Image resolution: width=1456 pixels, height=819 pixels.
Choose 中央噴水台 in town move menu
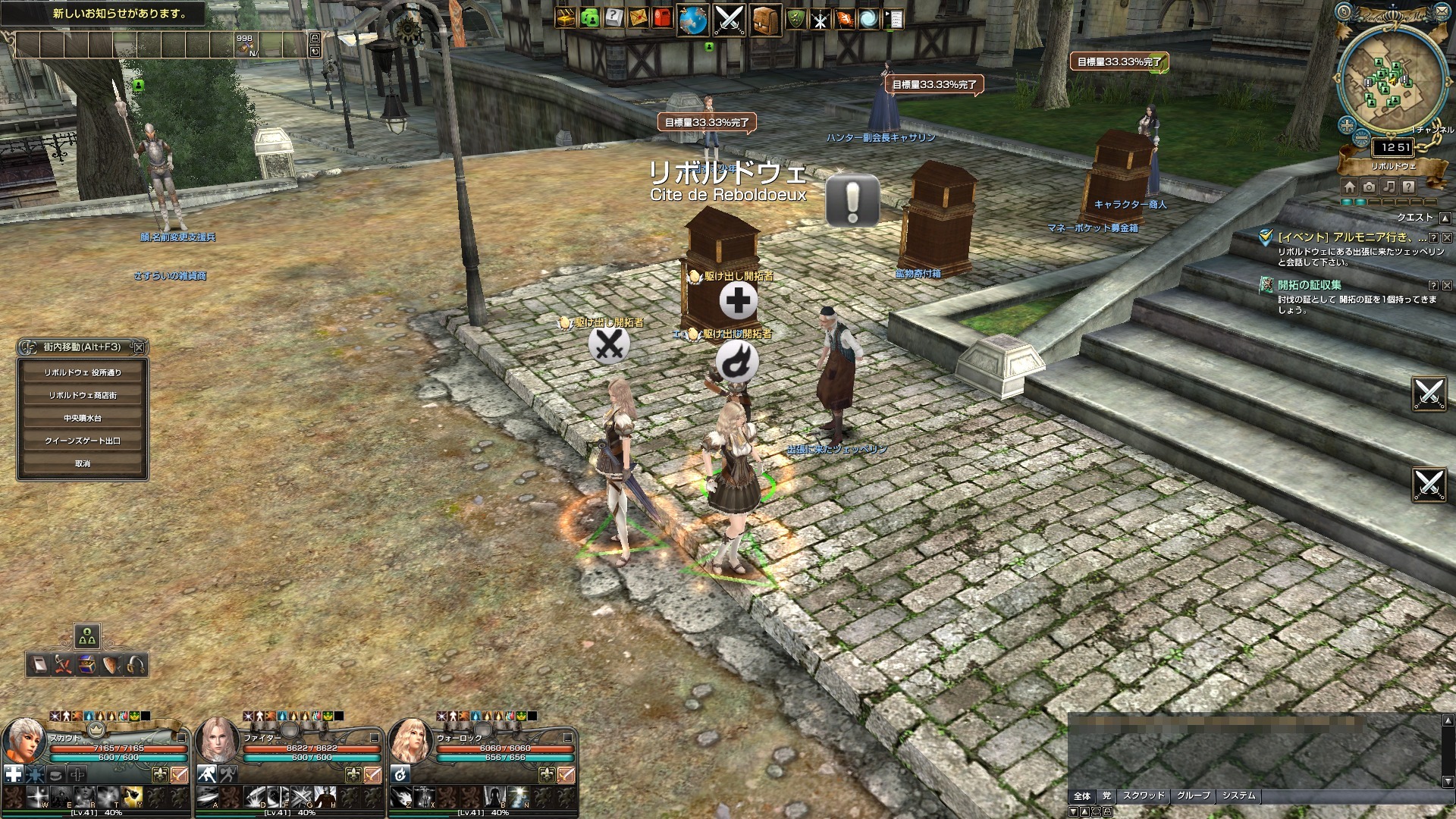[83, 418]
